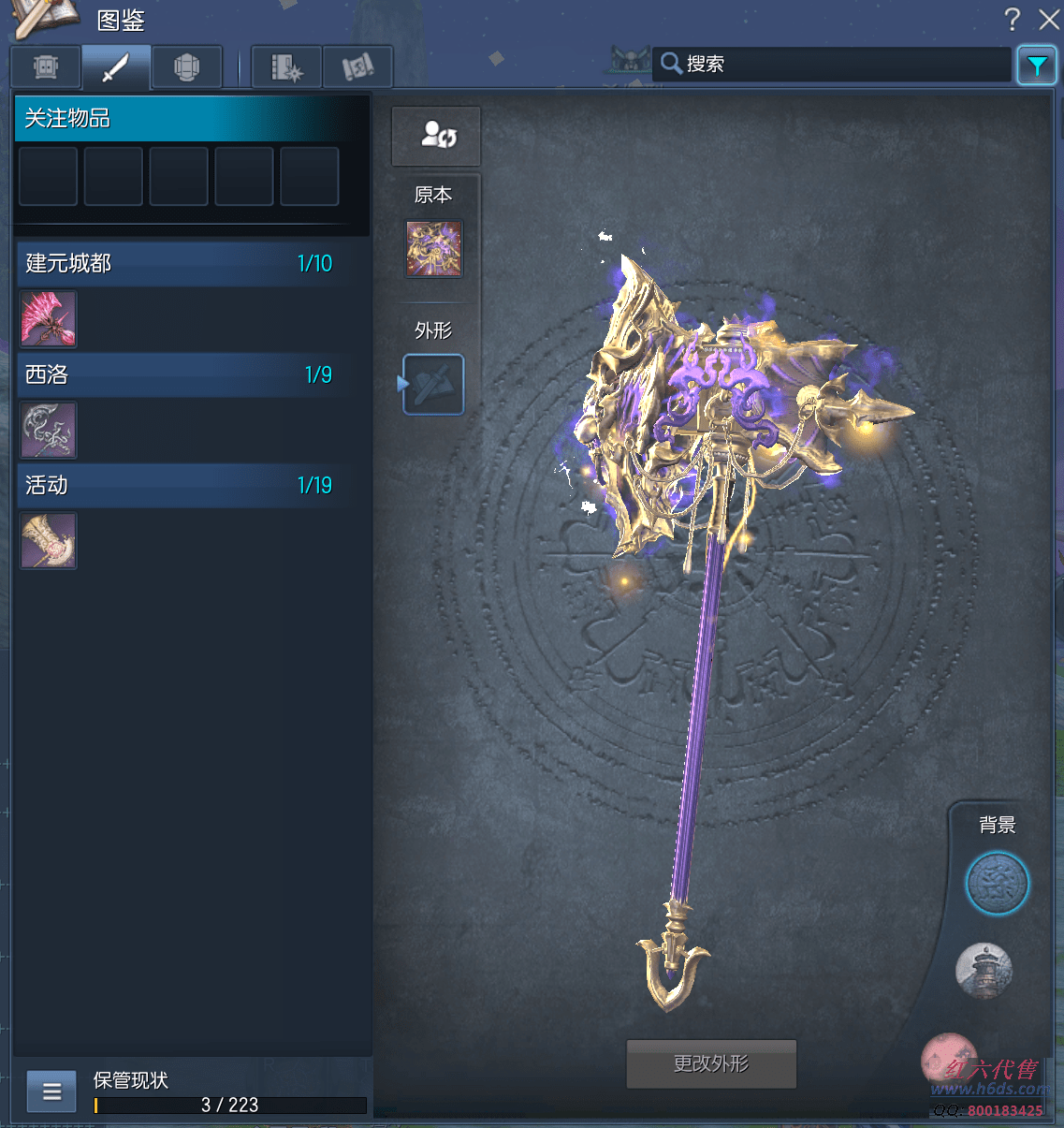The image size is (1064, 1128).
Task: Switch to the armor helmet tab
Action: (x=187, y=67)
